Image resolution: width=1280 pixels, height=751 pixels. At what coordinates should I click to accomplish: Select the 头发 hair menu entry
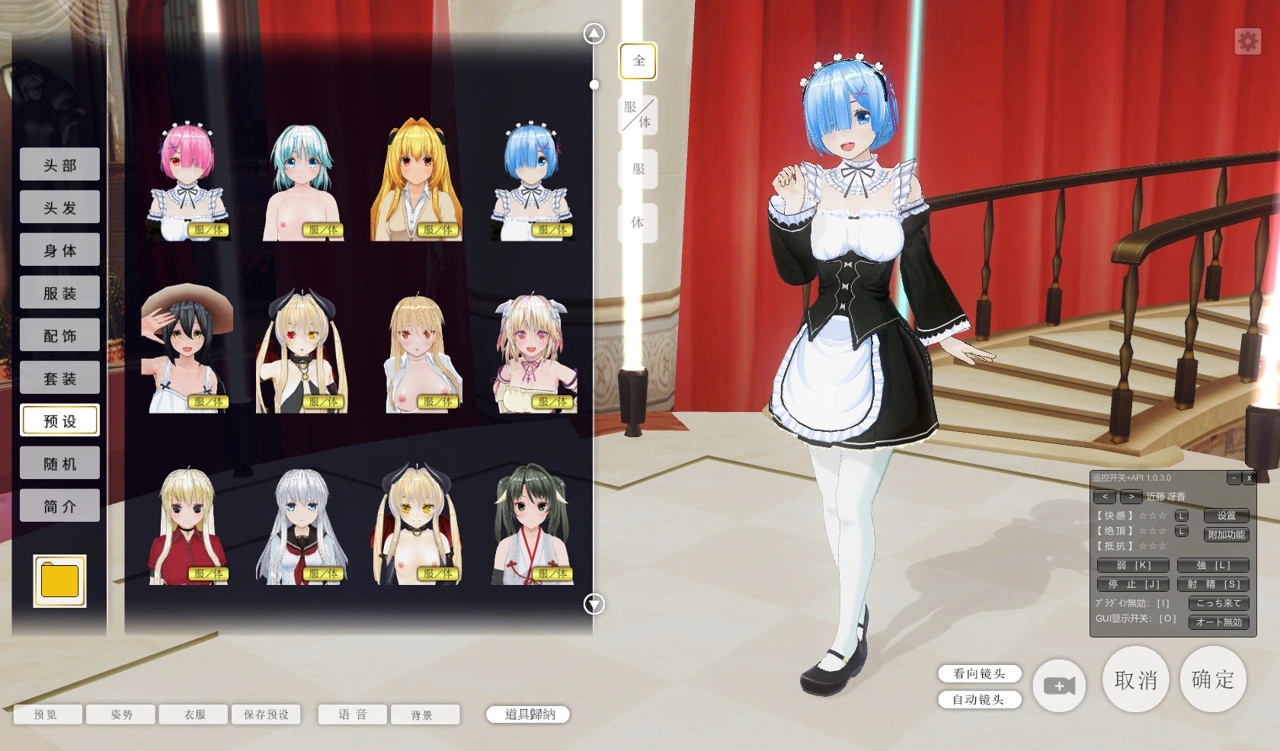tap(60, 208)
